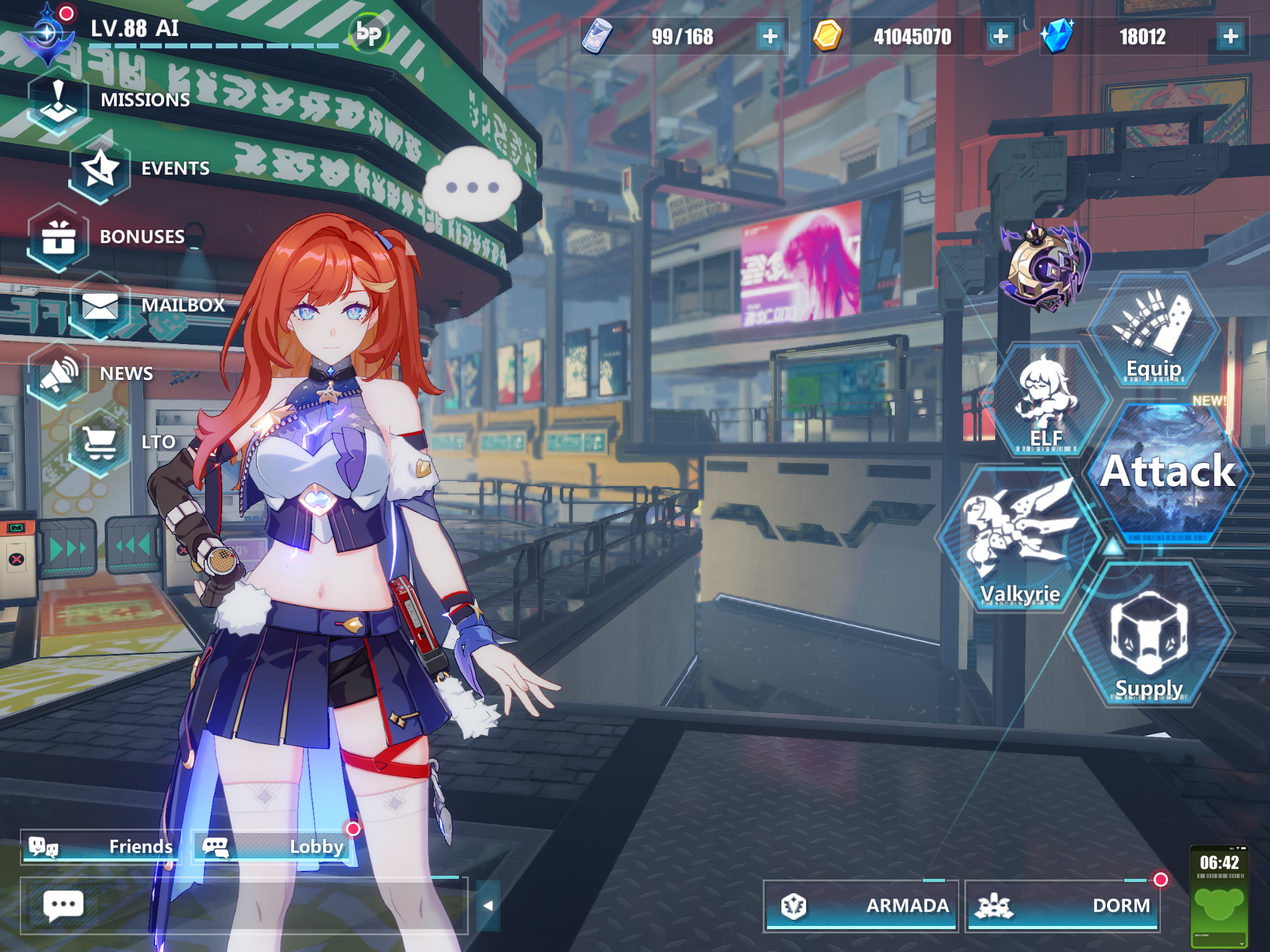Viewport: 1270px width, 952px height.
Task: Open the Friends list
Action: point(101,847)
